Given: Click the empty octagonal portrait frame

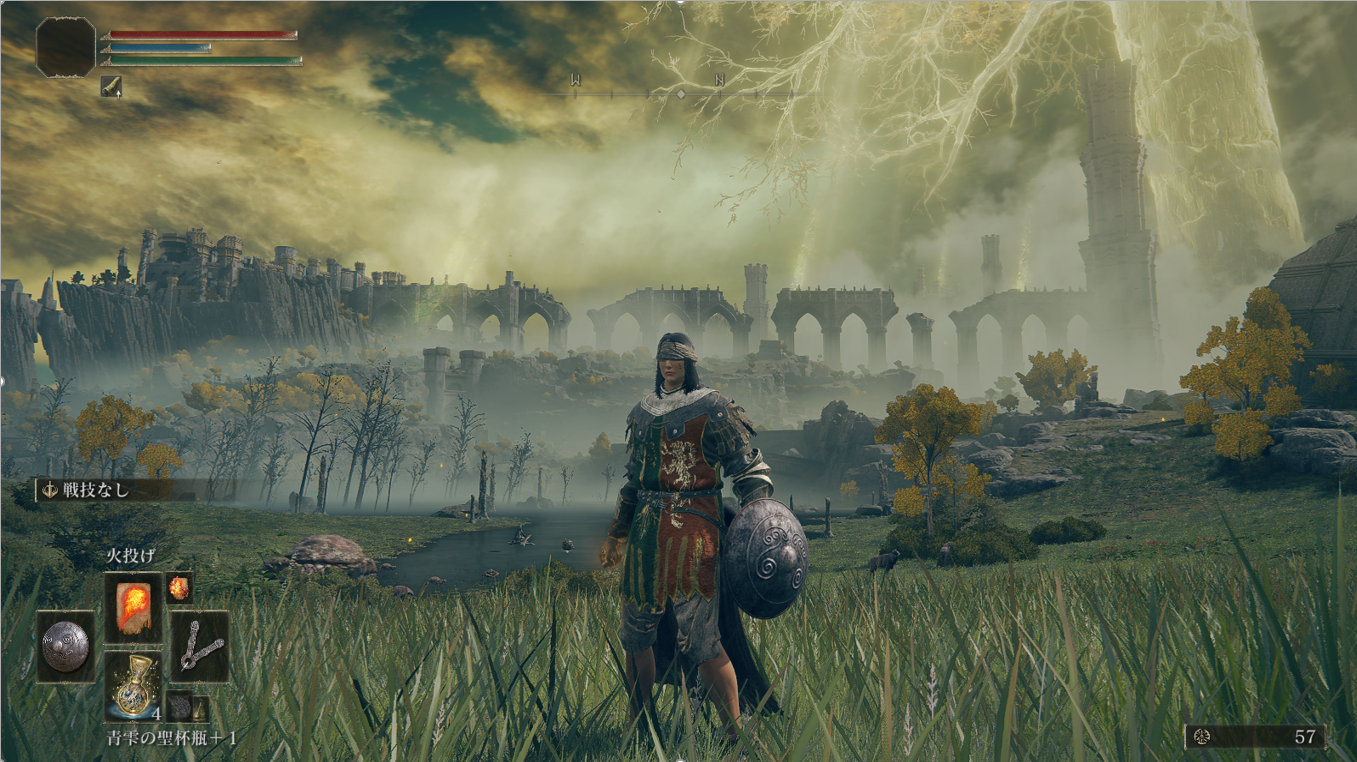Looking at the screenshot, I should point(66,46).
